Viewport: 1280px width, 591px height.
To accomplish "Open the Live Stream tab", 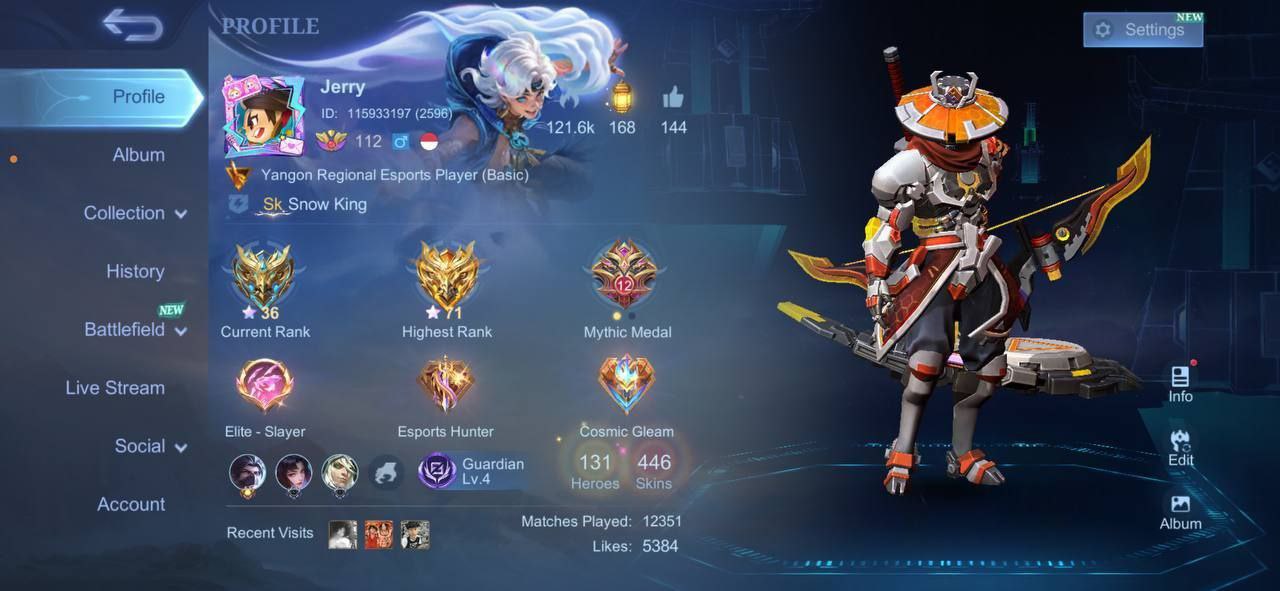I will (x=115, y=388).
